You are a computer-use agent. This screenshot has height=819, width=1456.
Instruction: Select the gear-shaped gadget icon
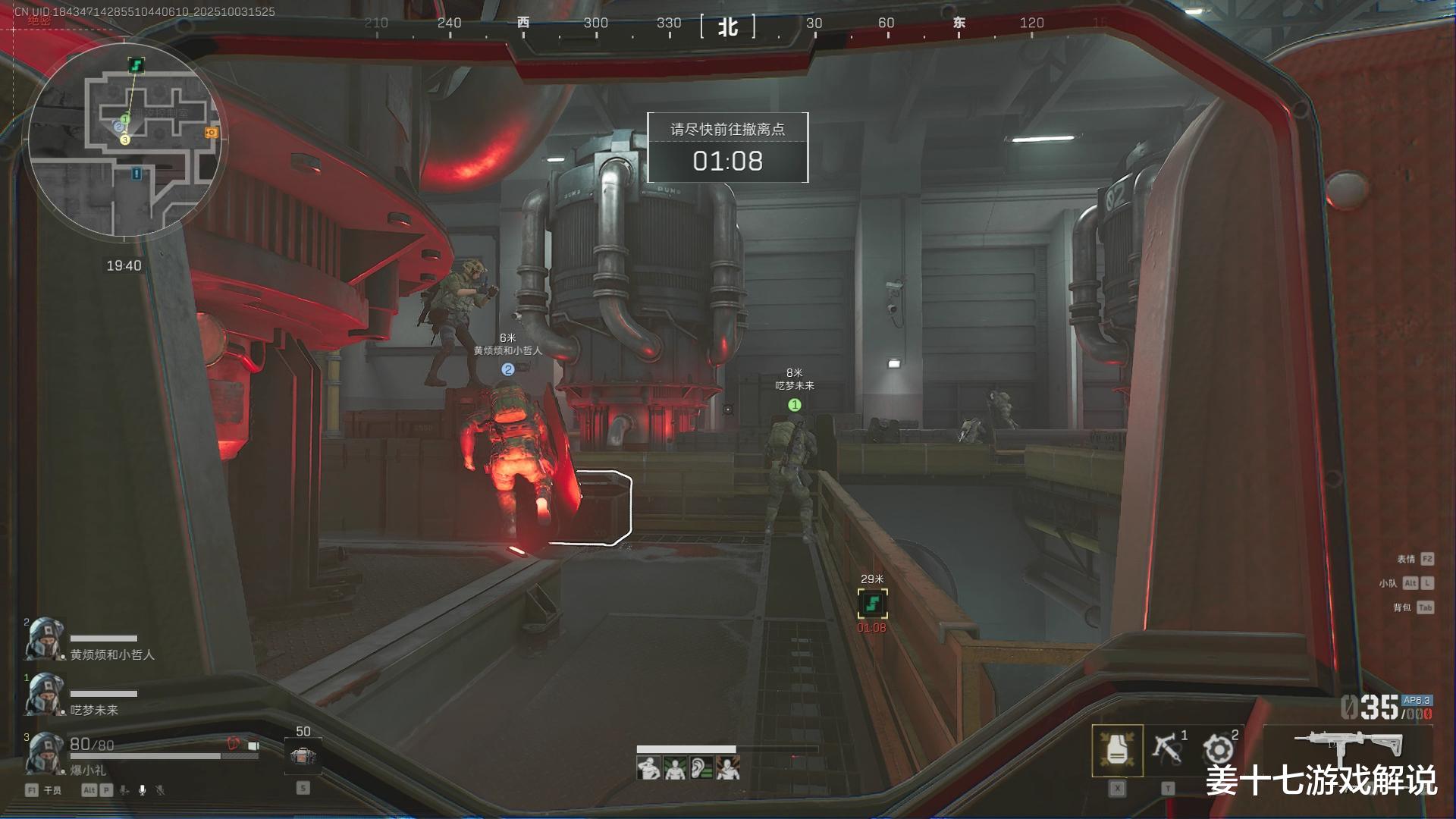pyautogui.click(x=1218, y=749)
